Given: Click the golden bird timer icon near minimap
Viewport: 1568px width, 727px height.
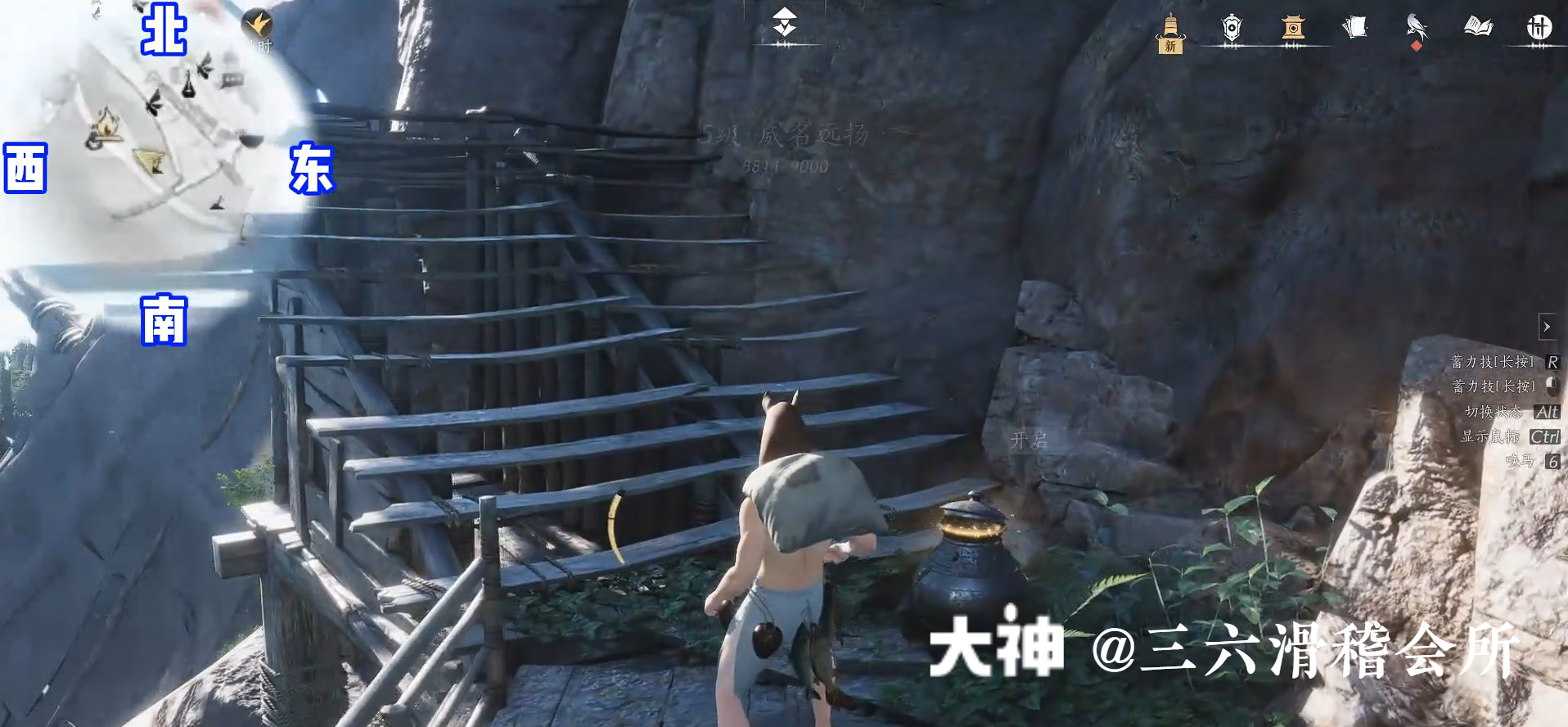Looking at the screenshot, I should (256, 25).
